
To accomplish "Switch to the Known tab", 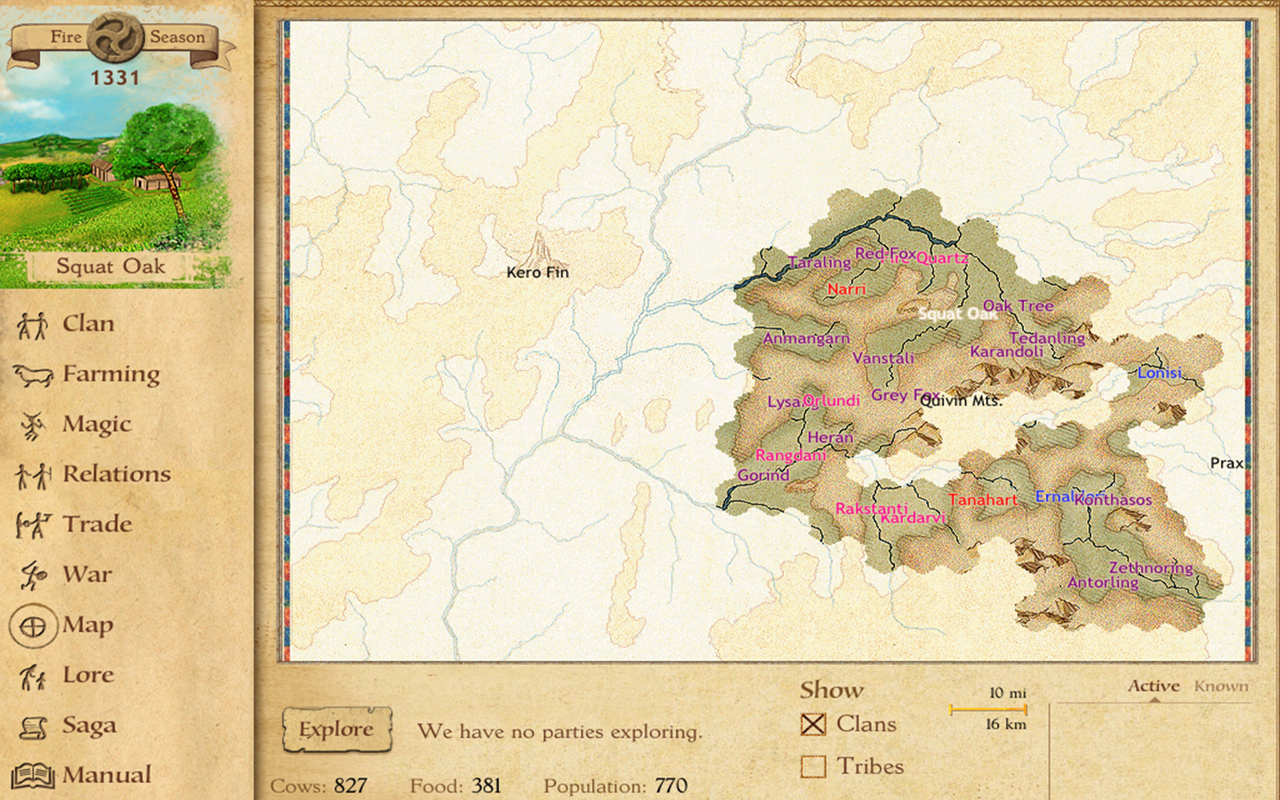I will (1221, 685).
